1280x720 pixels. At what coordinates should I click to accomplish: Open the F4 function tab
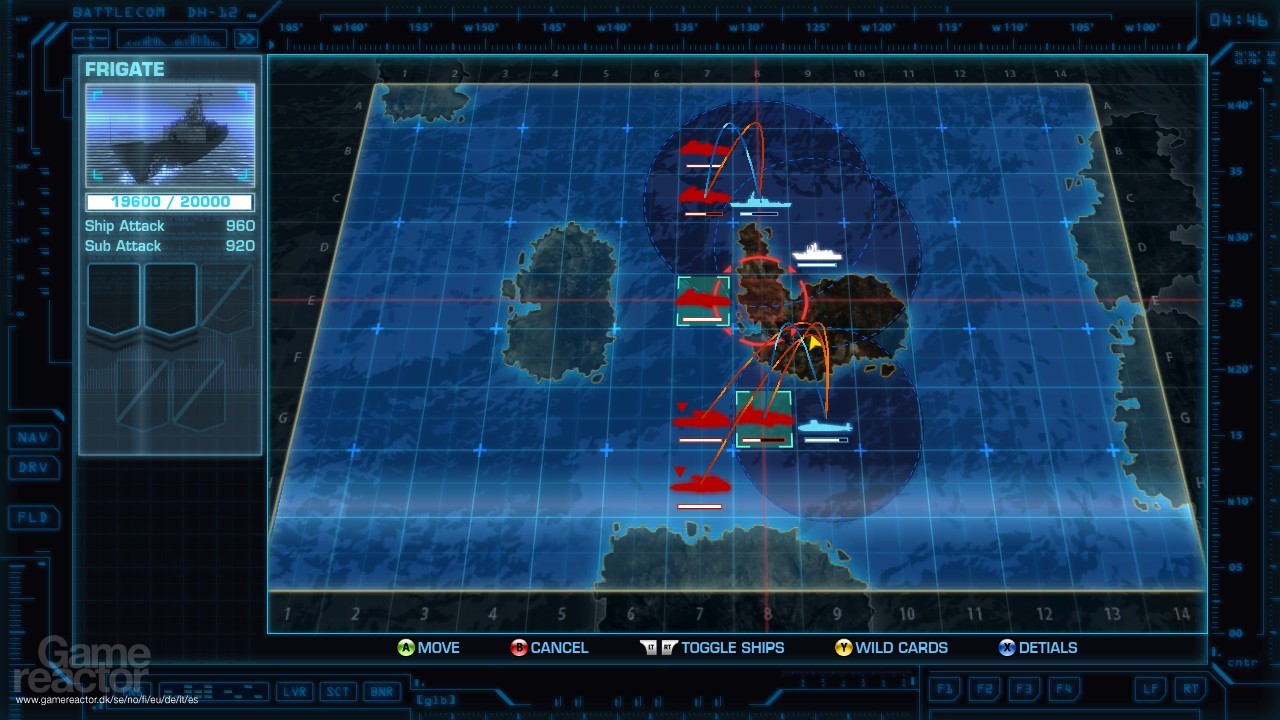(1065, 688)
